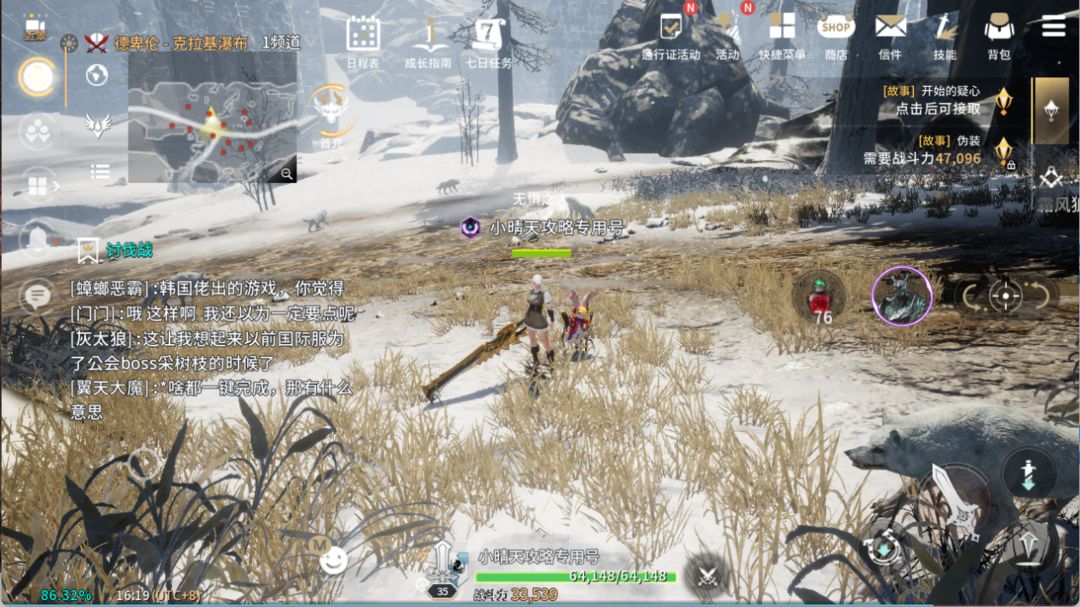The height and width of the screenshot is (607, 1080).
Task: Tap the minimap magnifier zoom button
Action: pyautogui.click(x=287, y=173)
